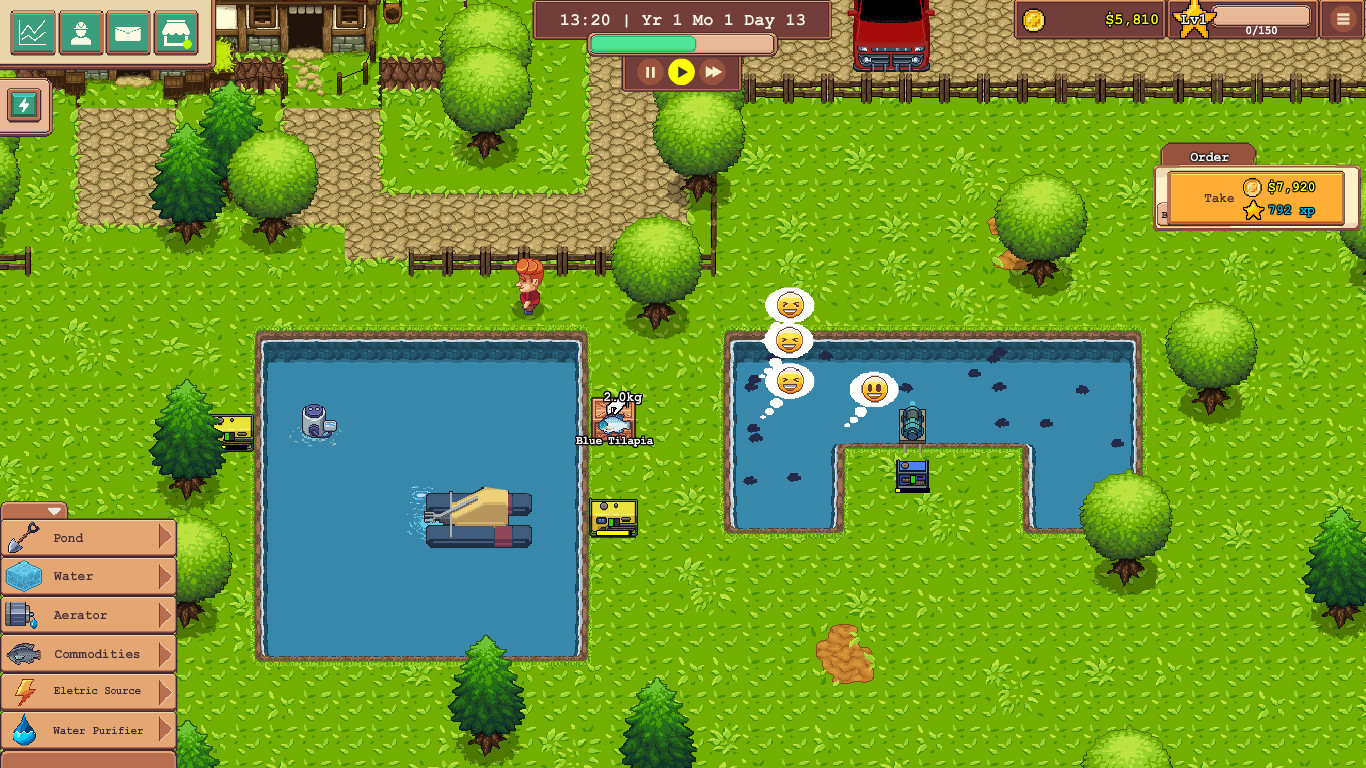Screen dimensions: 1366x768
Task: Check the mail inbox envelope icon
Action: [129, 31]
